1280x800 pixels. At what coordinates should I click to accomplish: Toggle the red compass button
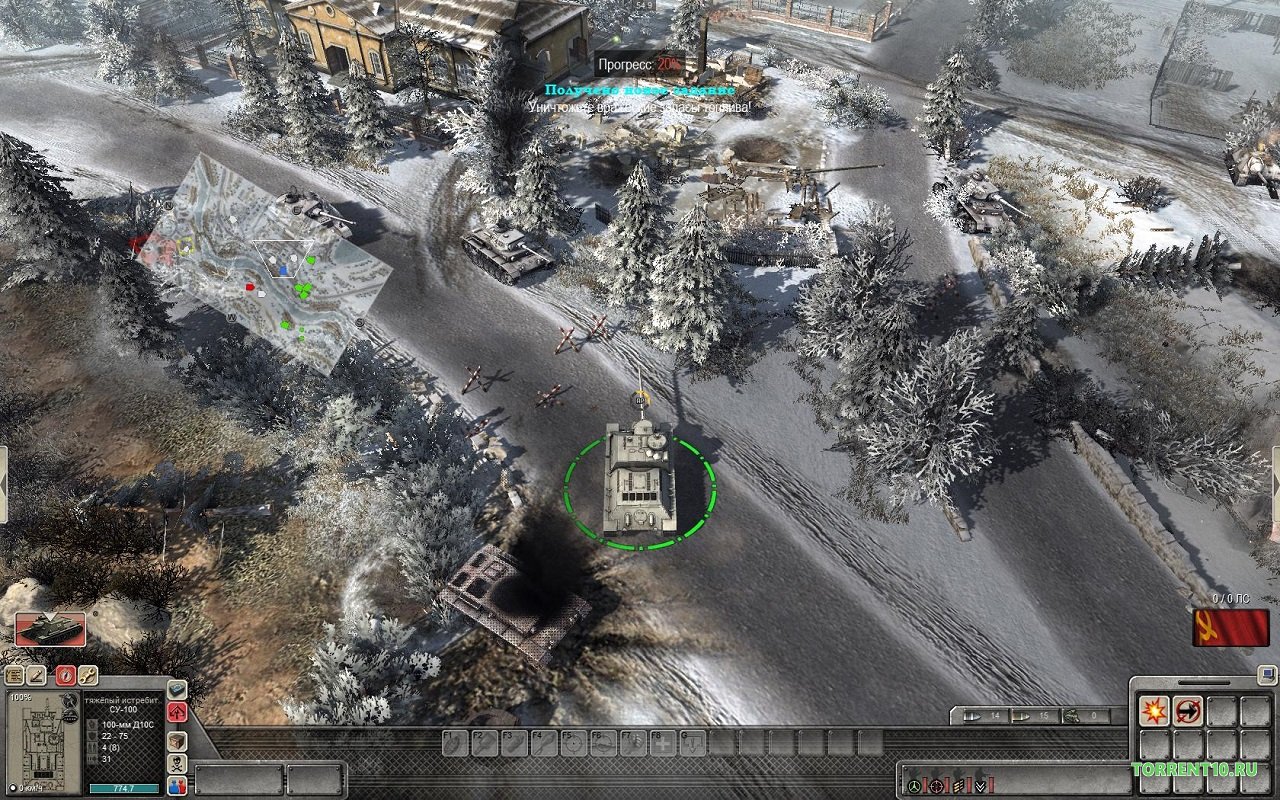(x=65, y=675)
